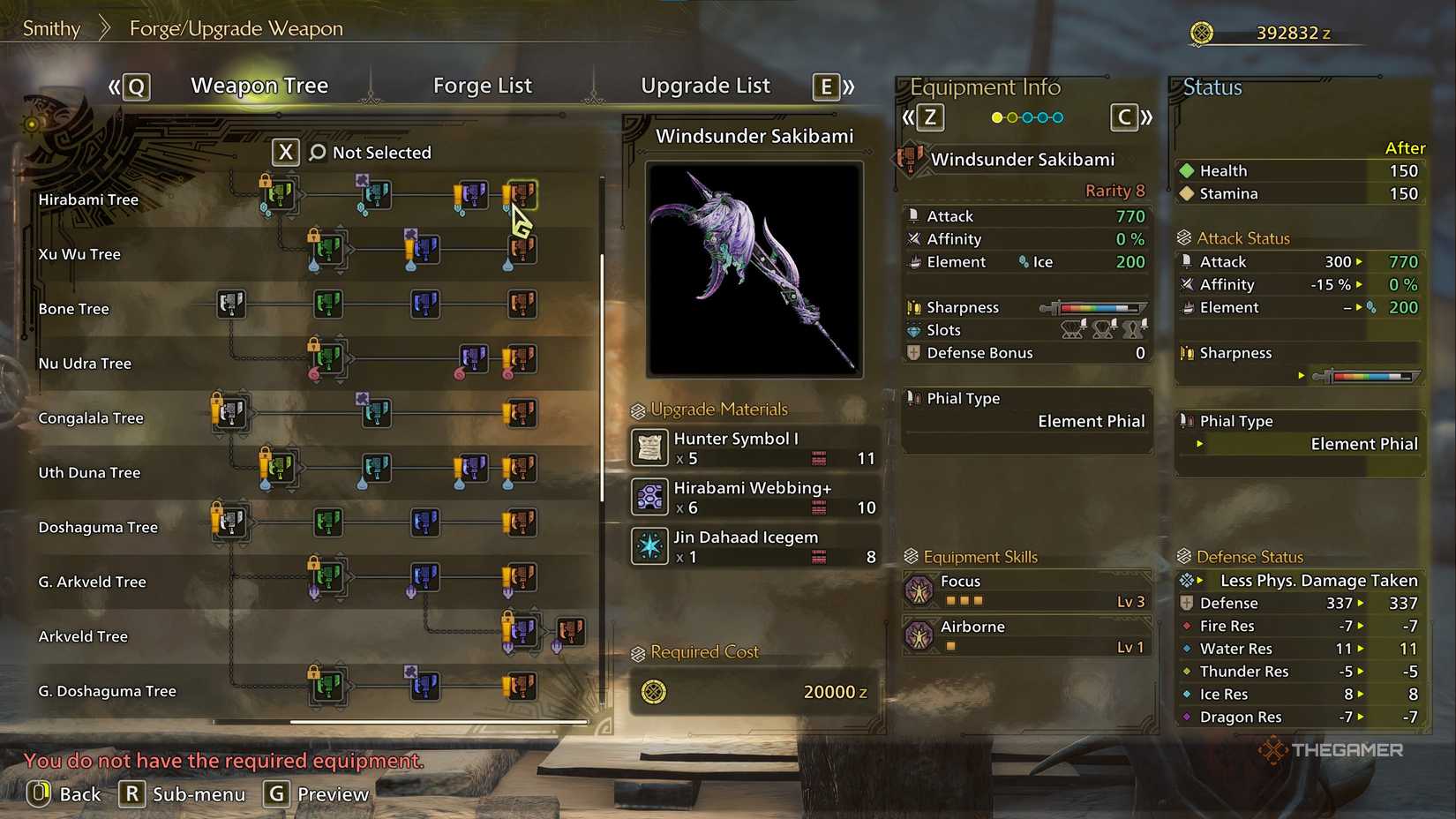Click the Jin Dahaad Icegem material icon

click(x=649, y=545)
